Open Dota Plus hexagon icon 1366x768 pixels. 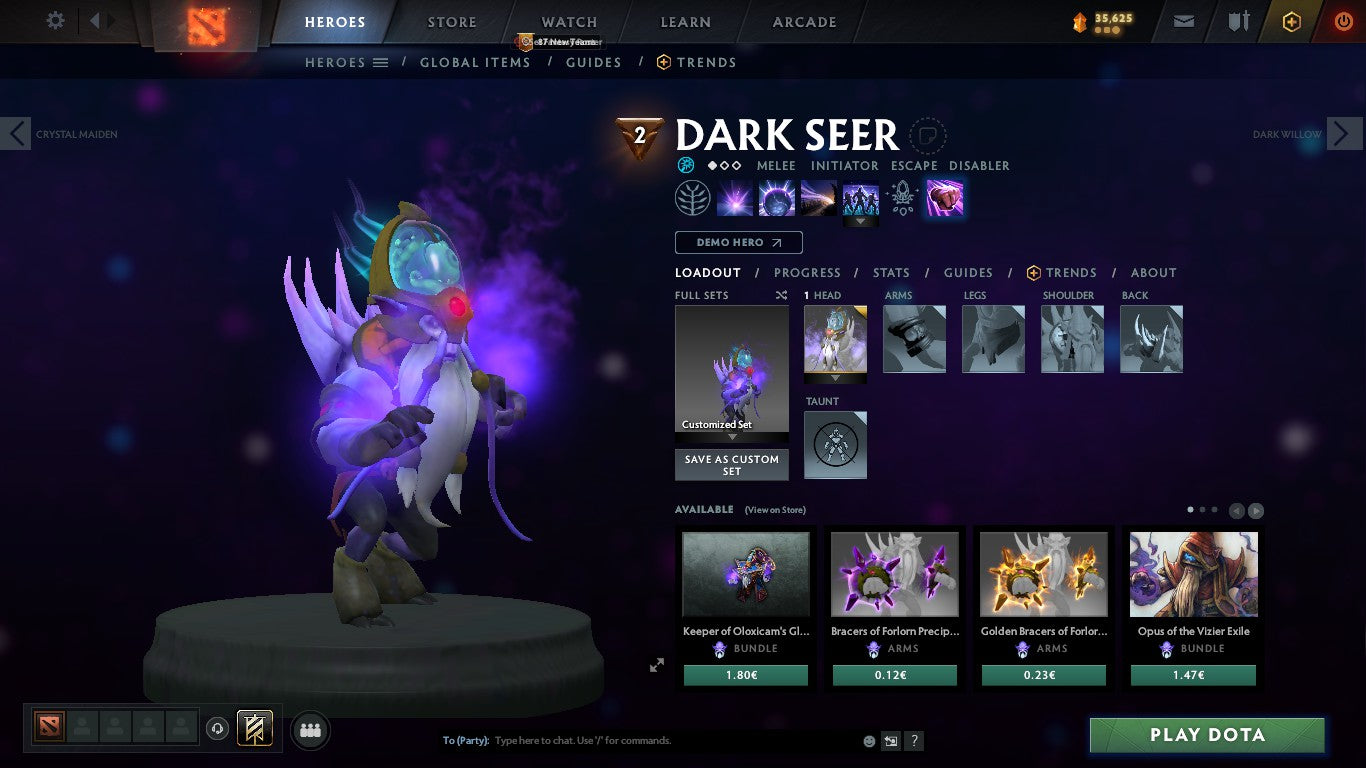point(1290,20)
